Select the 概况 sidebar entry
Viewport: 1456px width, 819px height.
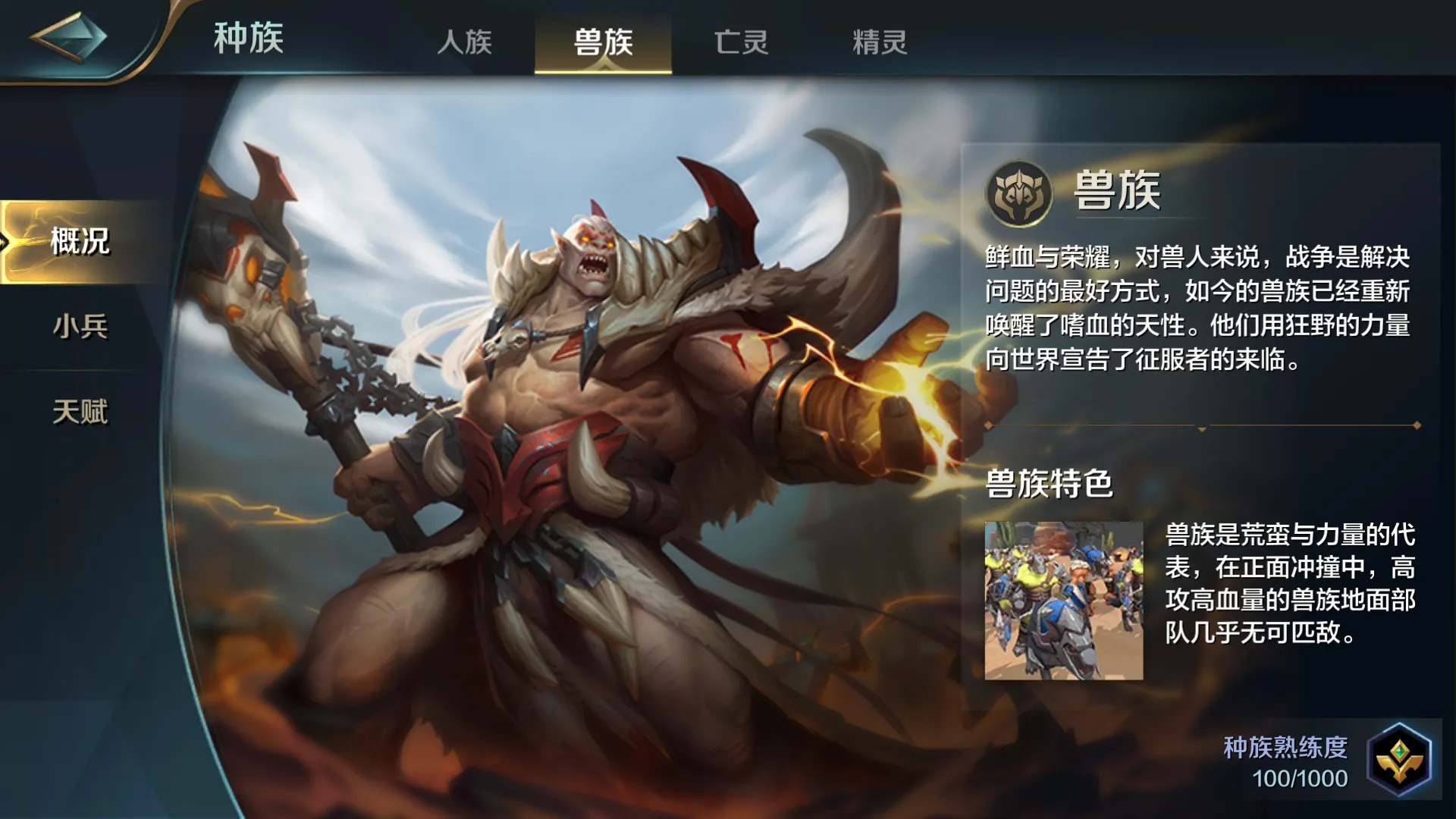[x=78, y=244]
